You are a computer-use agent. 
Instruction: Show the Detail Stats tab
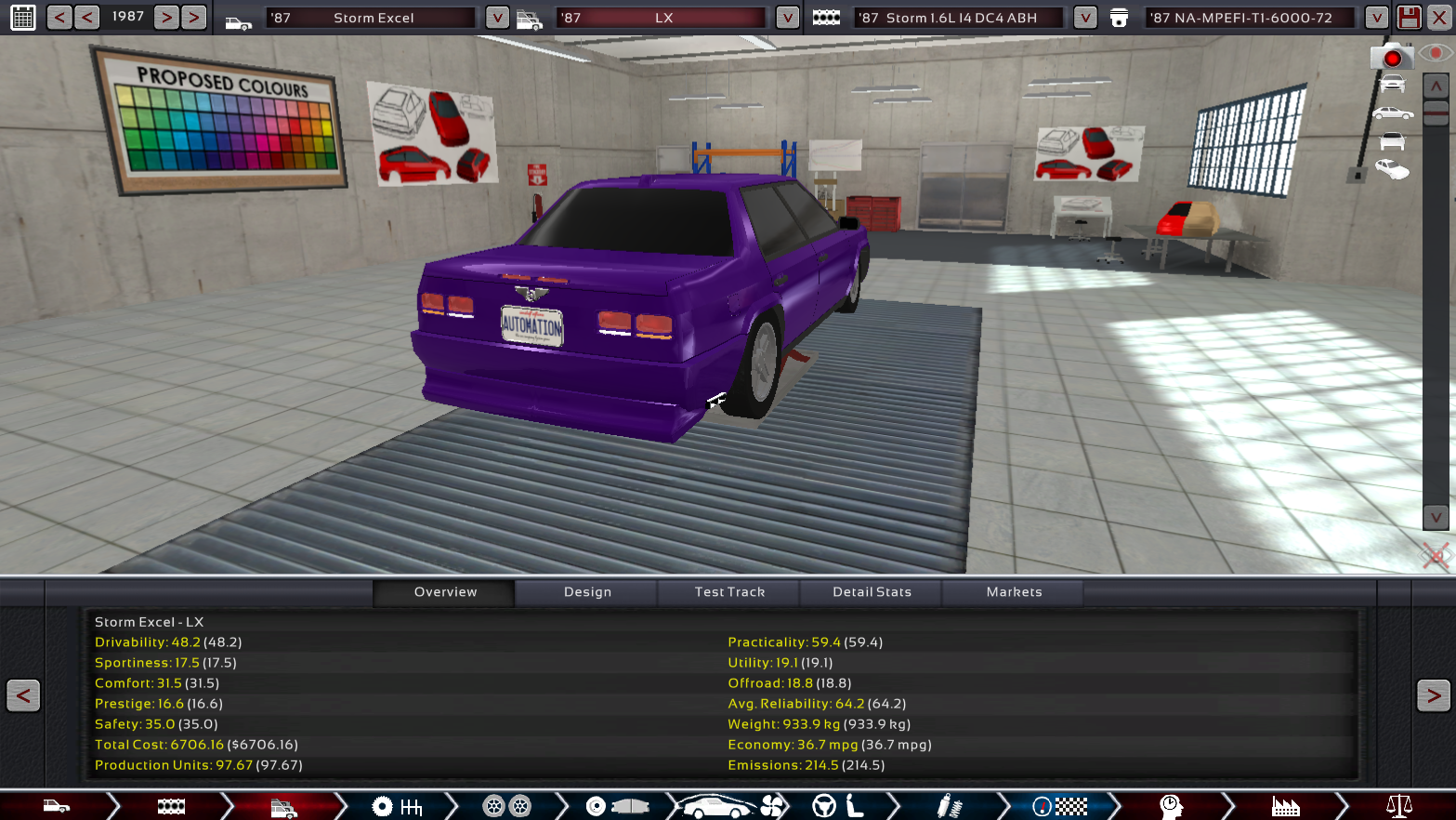pyautogui.click(x=872, y=592)
